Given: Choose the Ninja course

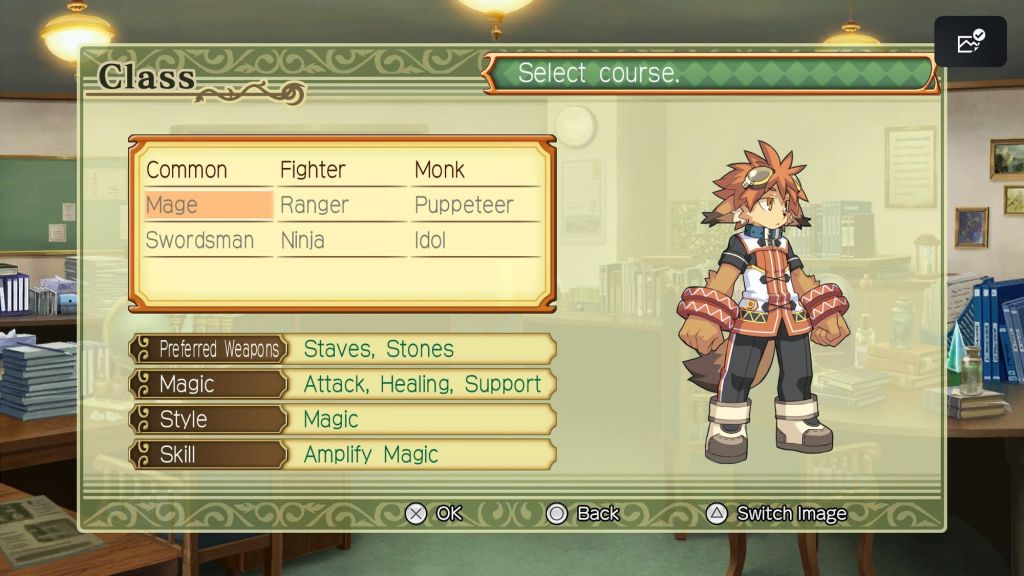Looking at the screenshot, I should [303, 240].
